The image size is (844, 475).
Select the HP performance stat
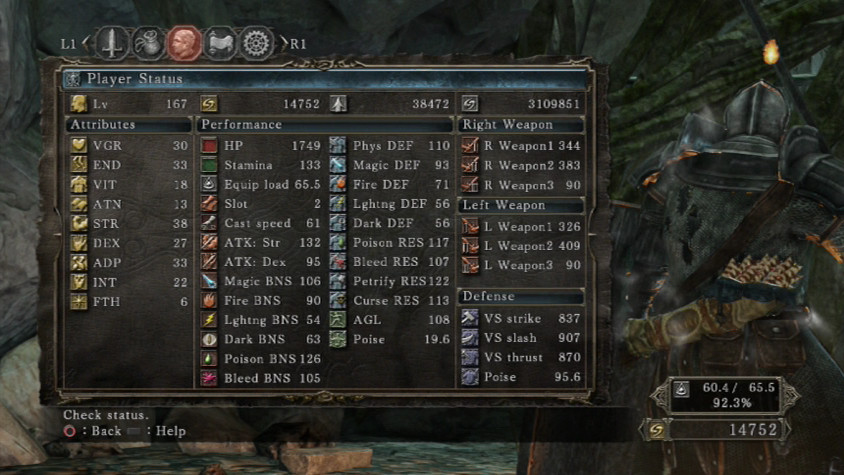click(260, 146)
